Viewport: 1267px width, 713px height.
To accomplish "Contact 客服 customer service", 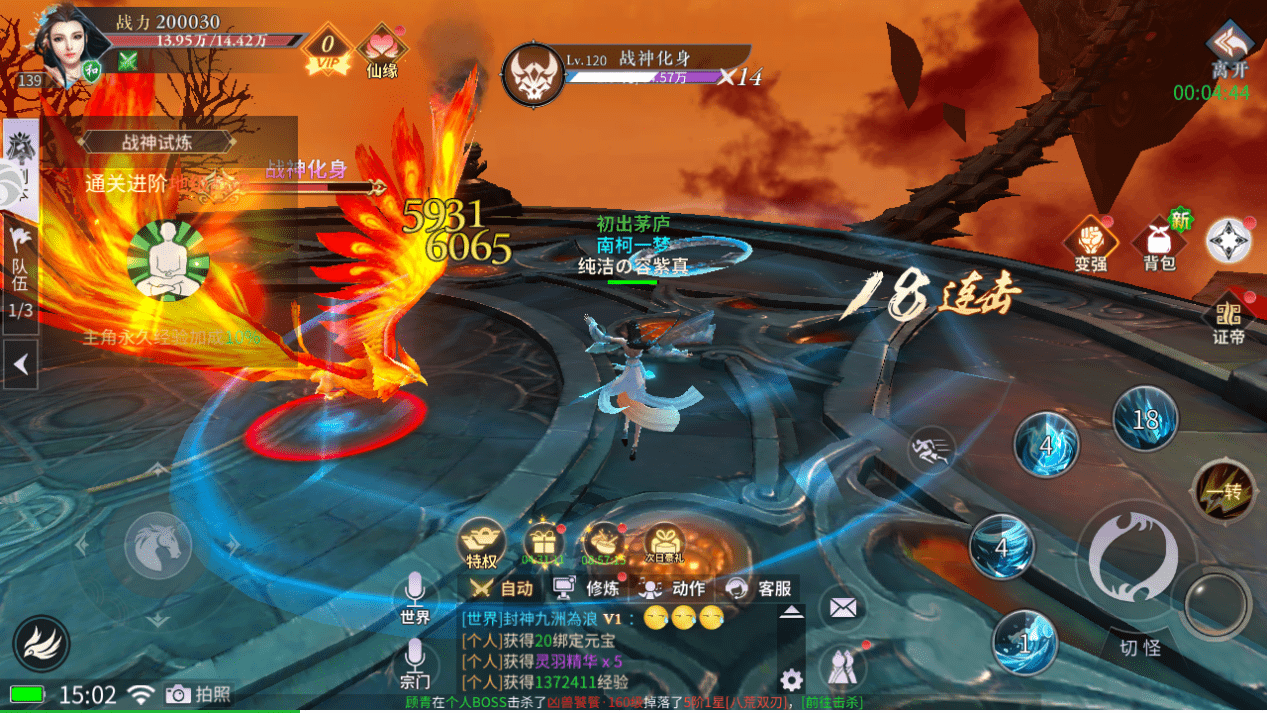I will [x=760, y=588].
